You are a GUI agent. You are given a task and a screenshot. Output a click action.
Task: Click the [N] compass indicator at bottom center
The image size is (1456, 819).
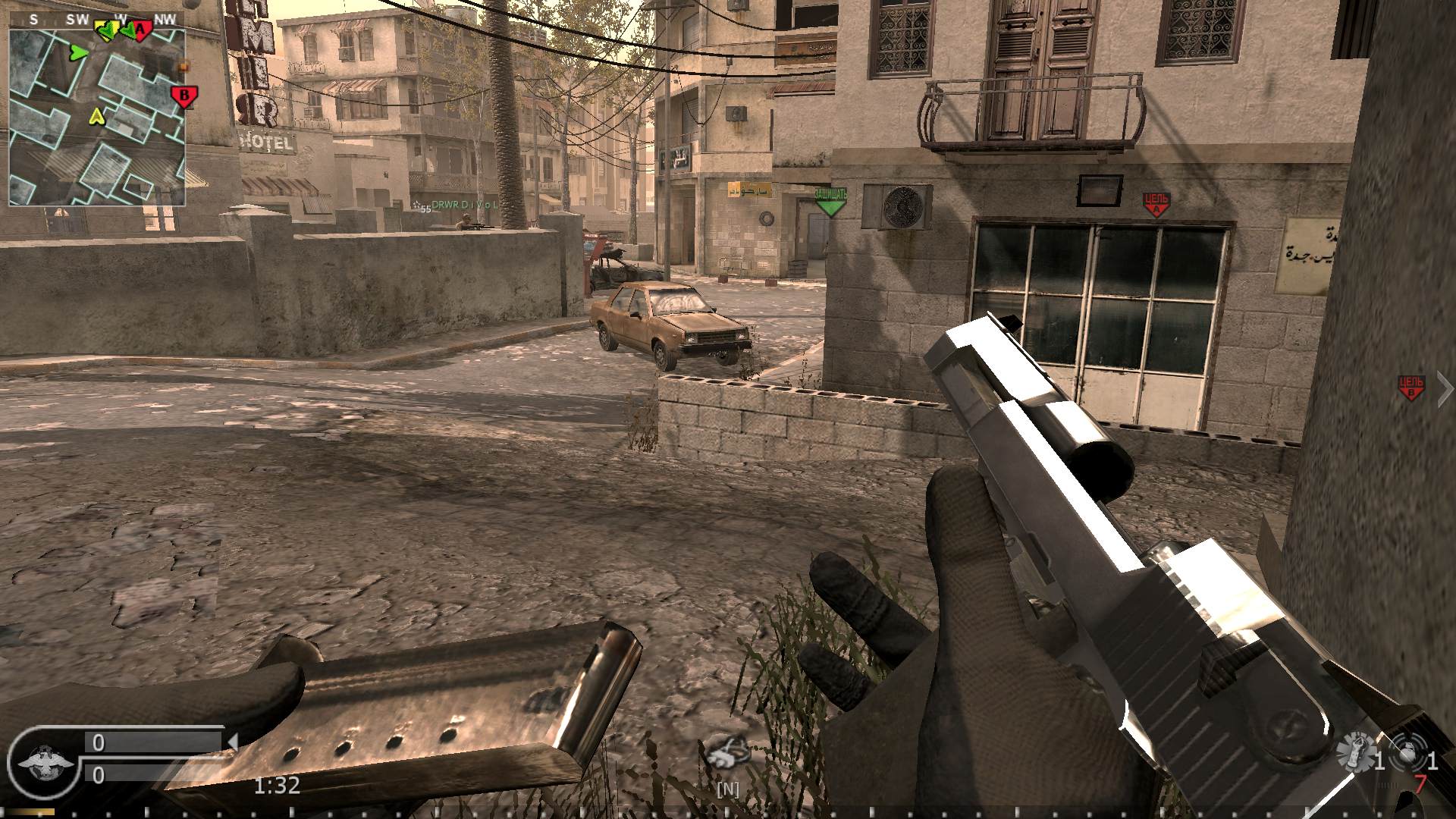(728, 789)
